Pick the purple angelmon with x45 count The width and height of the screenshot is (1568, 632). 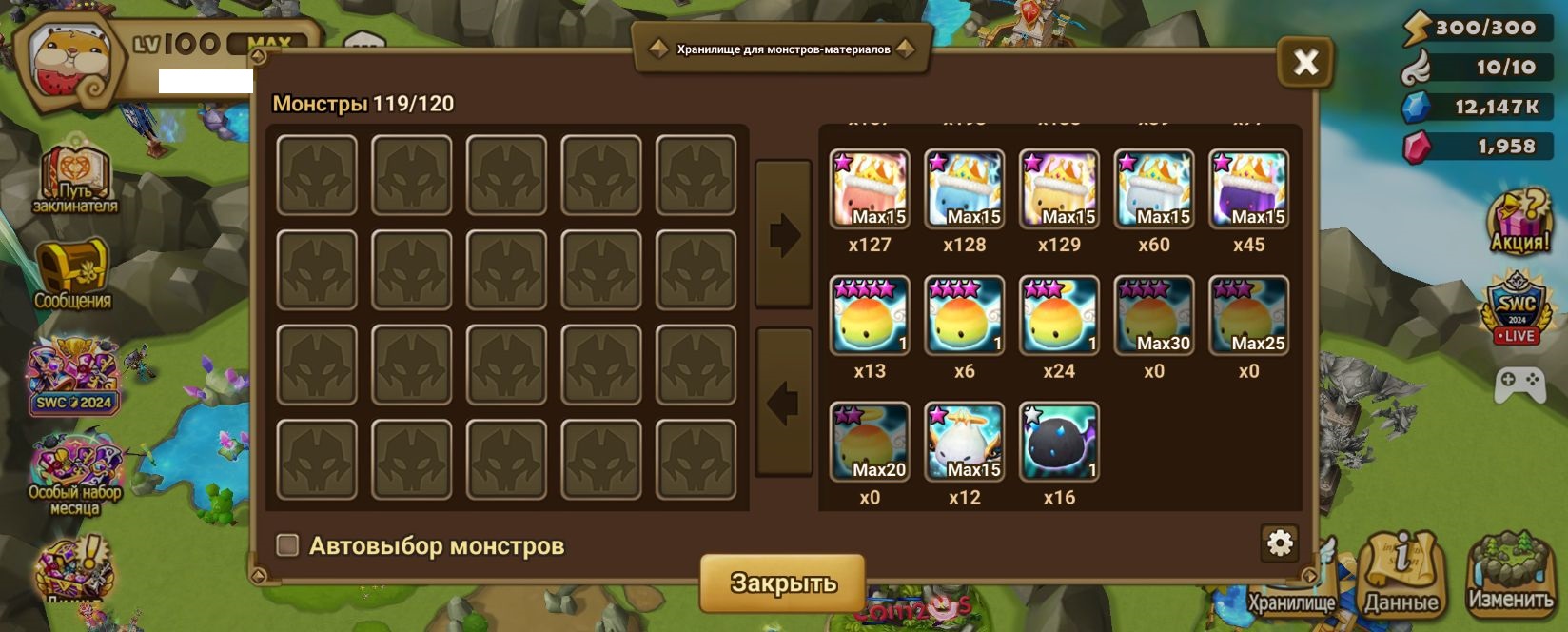click(1248, 189)
